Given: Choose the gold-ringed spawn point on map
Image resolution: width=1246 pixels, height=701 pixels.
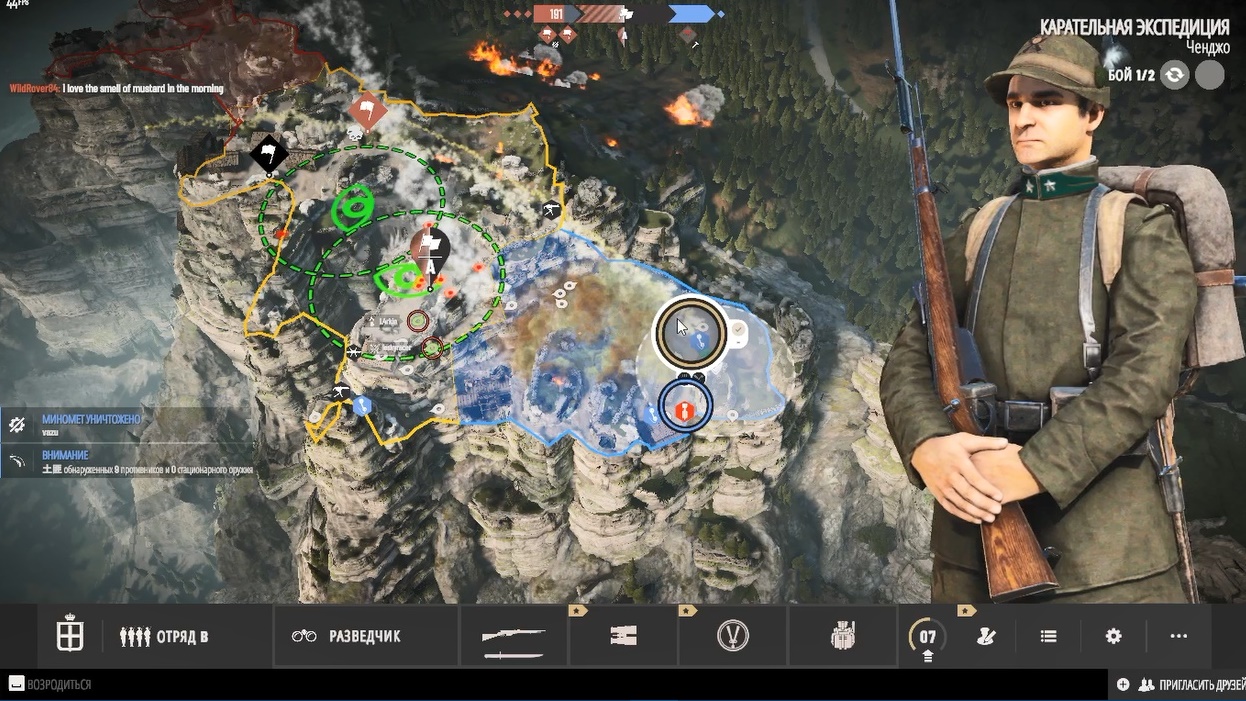Looking at the screenshot, I should click(690, 332).
